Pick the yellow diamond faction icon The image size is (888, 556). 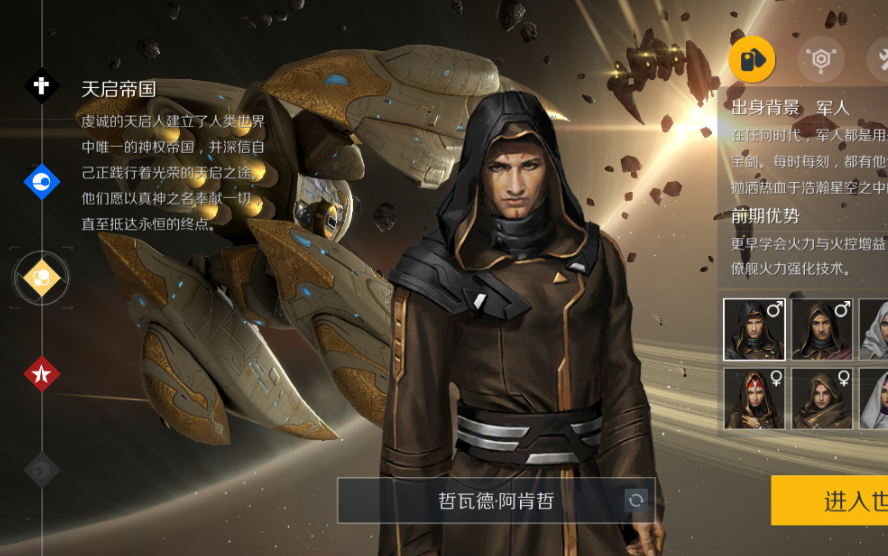tap(42, 277)
